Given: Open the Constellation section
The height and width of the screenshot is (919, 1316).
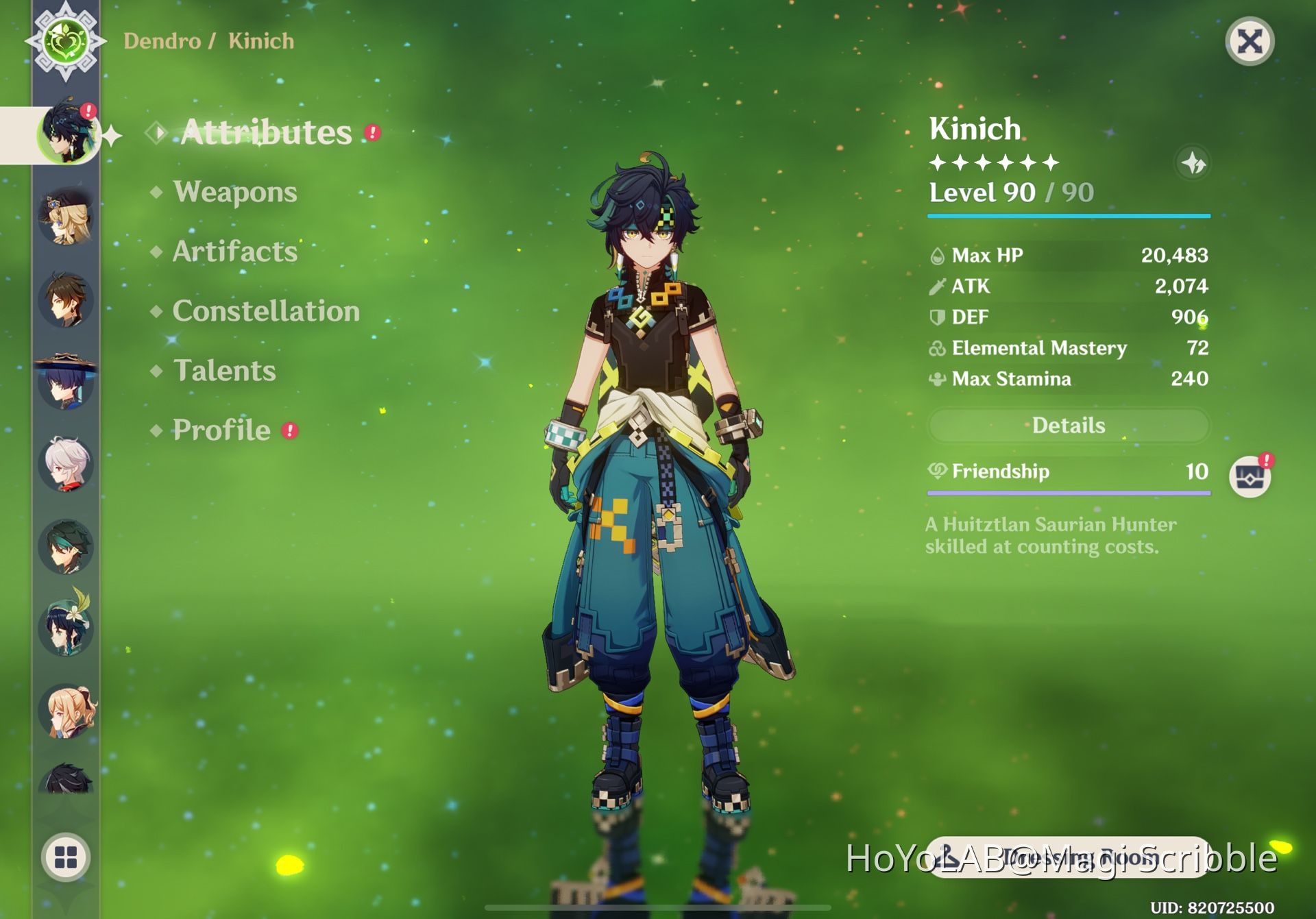Looking at the screenshot, I should point(266,312).
